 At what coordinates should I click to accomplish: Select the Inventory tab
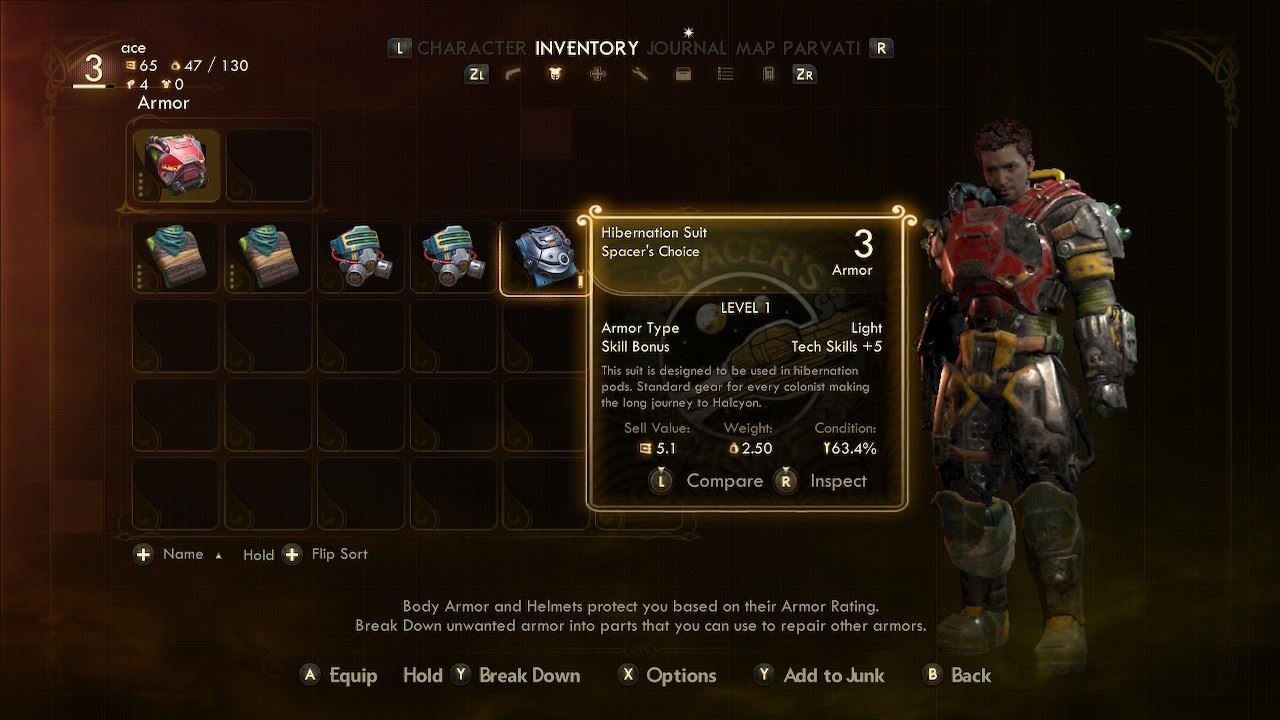tap(586, 48)
